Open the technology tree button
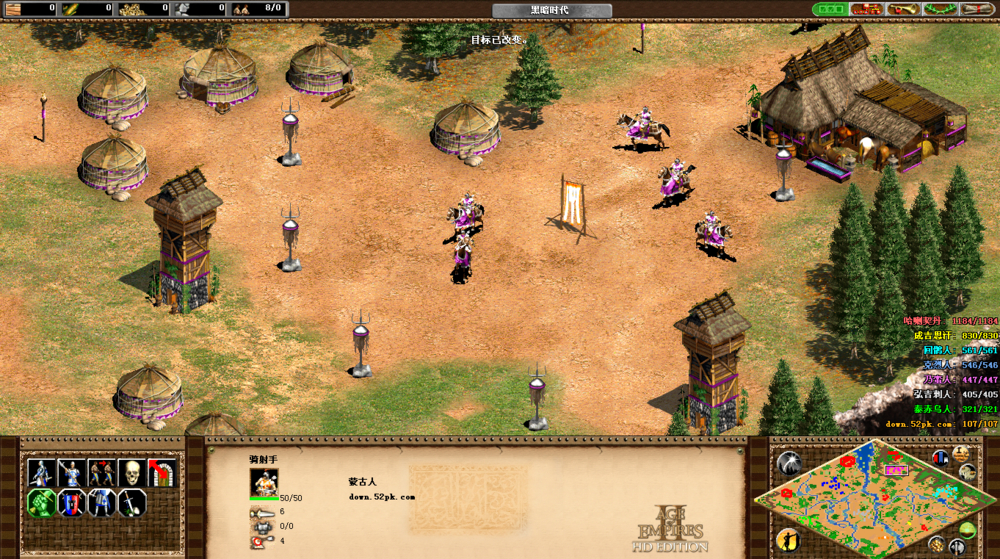 pyautogui.click(x=866, y=9)
